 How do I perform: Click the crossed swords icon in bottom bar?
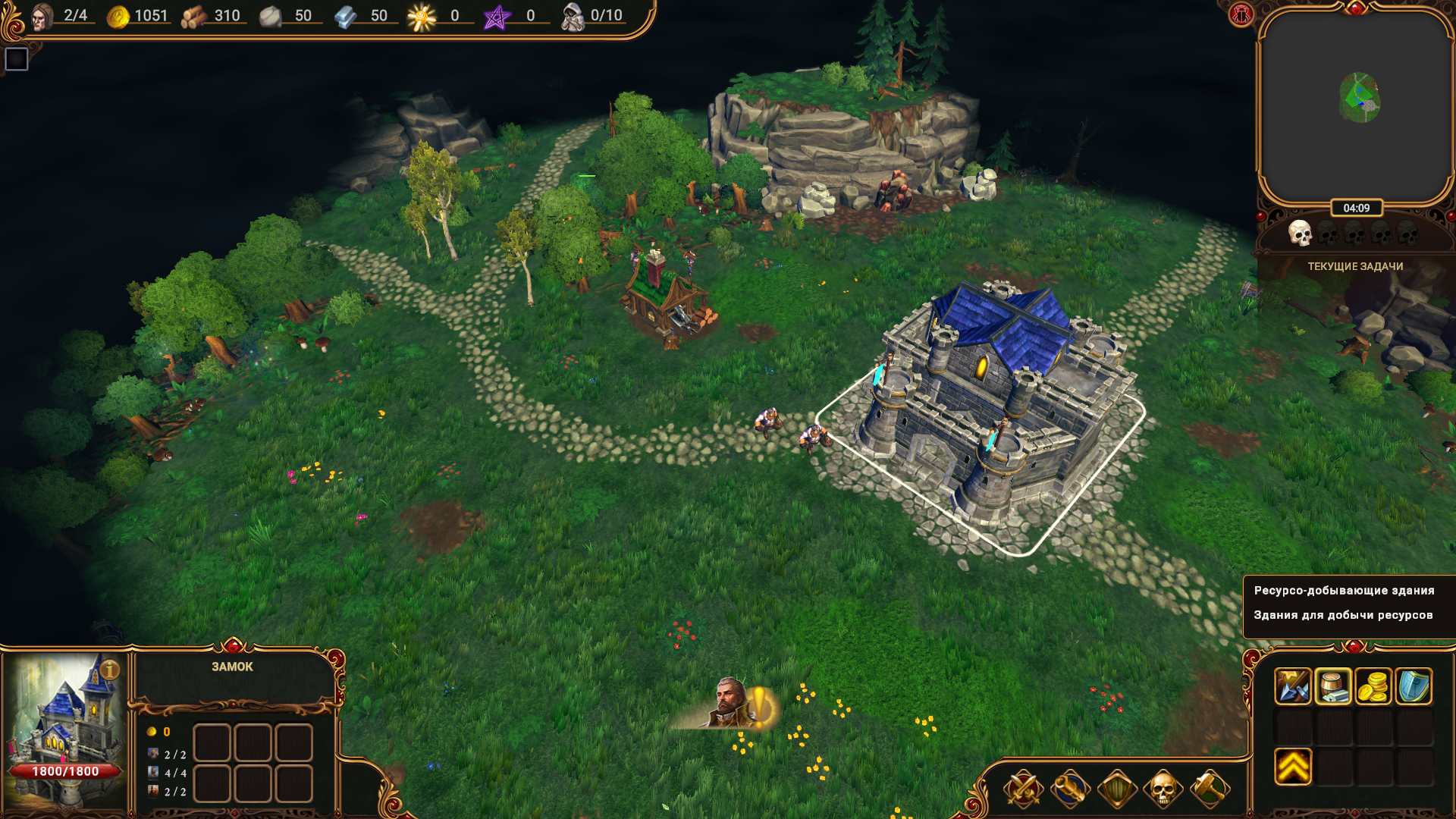point(1022,789)
